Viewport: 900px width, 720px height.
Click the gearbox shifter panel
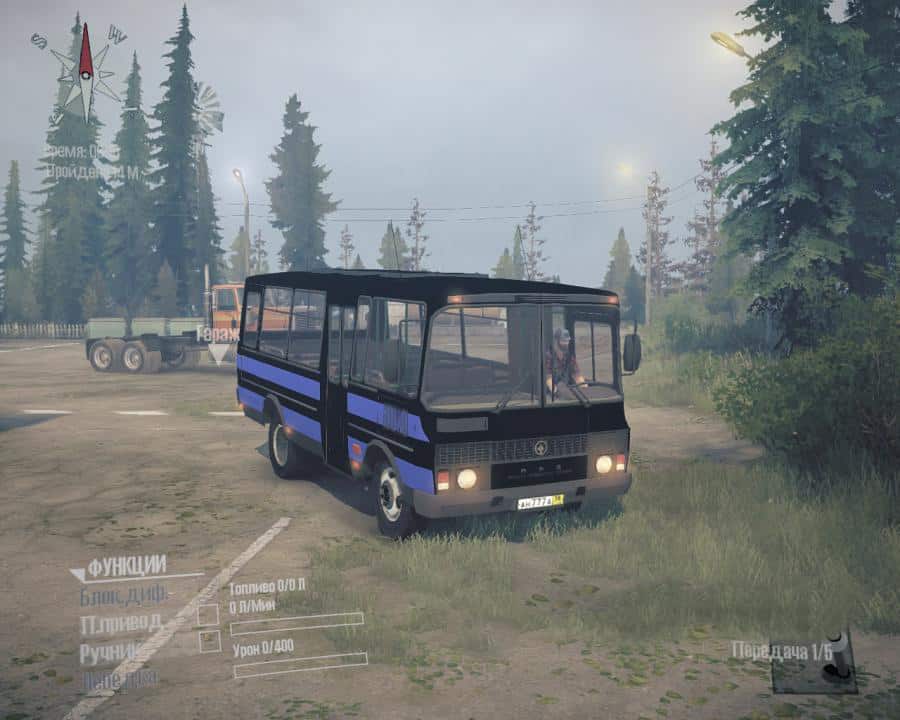click(x=814, y=662)
